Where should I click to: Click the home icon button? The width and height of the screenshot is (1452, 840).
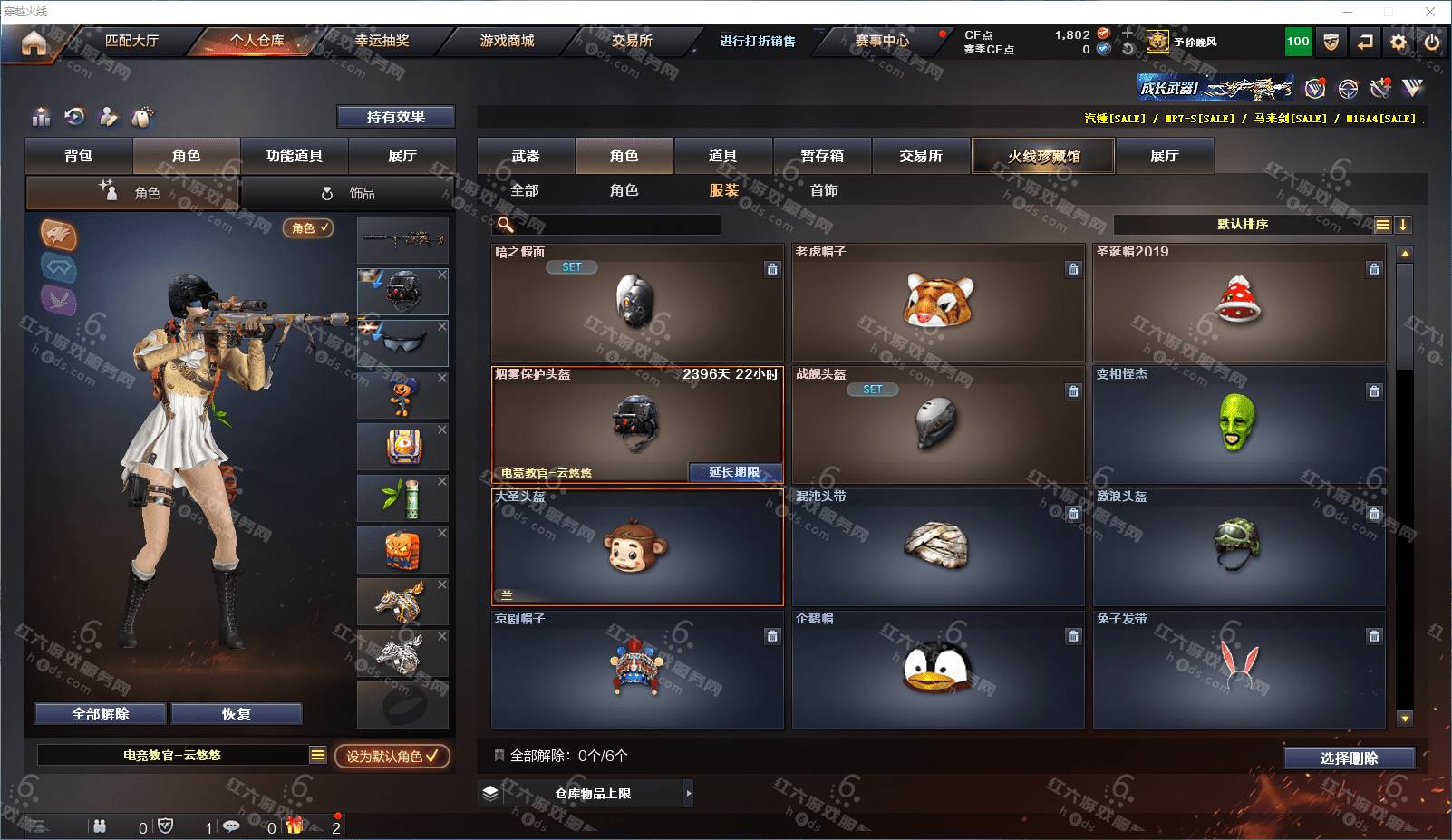click(x=34, y=43)
